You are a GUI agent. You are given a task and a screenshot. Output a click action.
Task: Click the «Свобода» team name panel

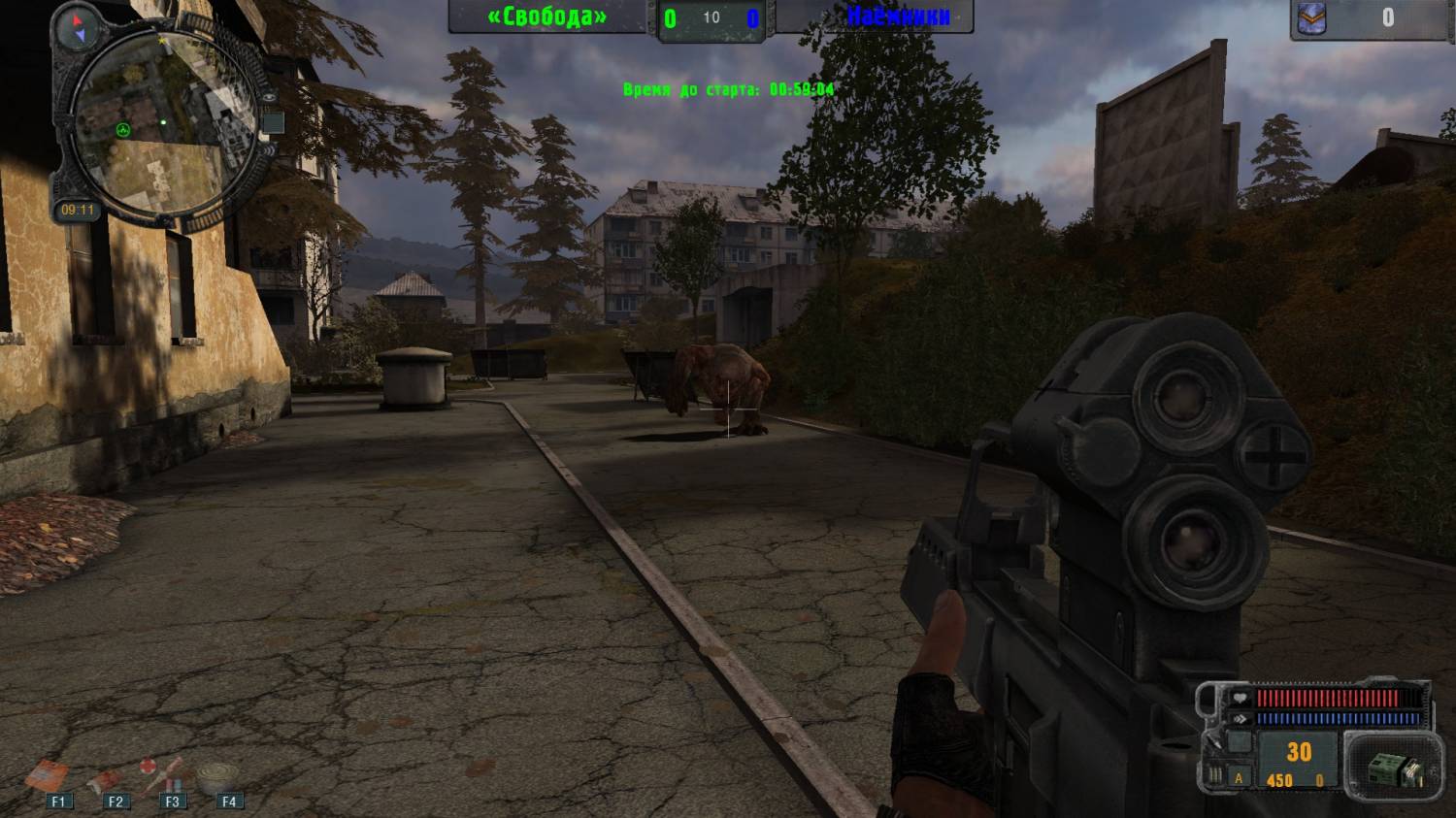pyautogui.click(x=547, y=16)
